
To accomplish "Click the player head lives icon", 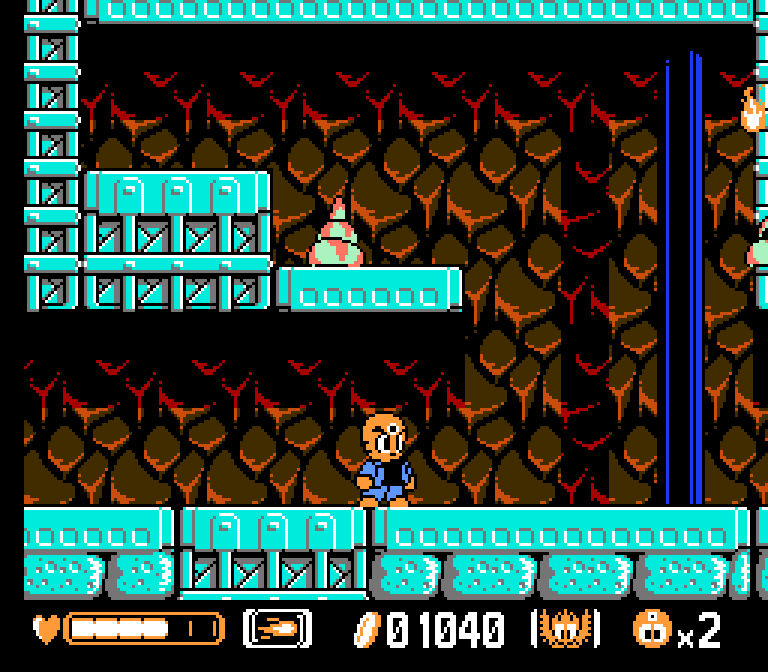I will point(650,629).
